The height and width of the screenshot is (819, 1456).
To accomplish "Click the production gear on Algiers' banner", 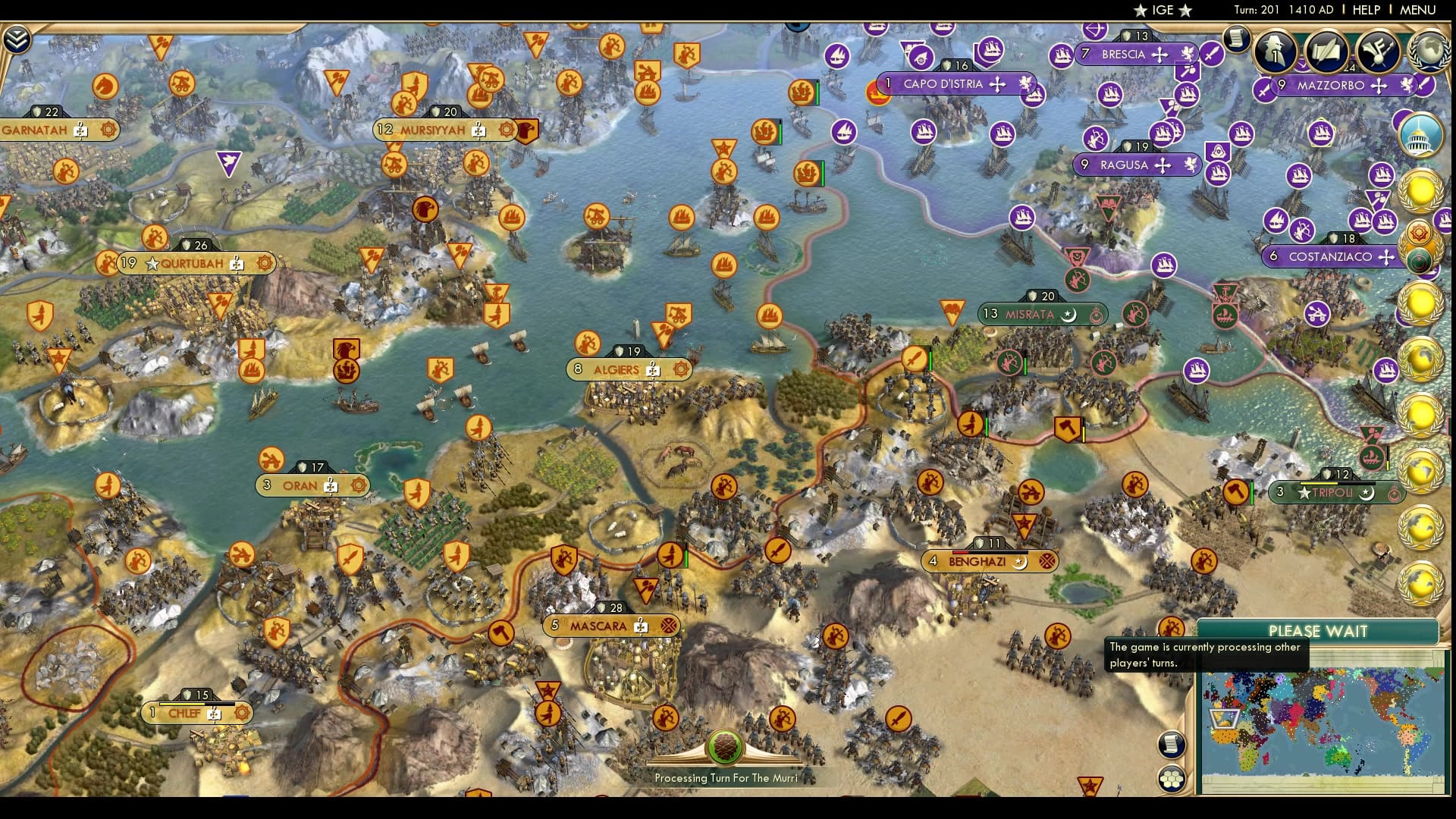I will pos(680,370).
